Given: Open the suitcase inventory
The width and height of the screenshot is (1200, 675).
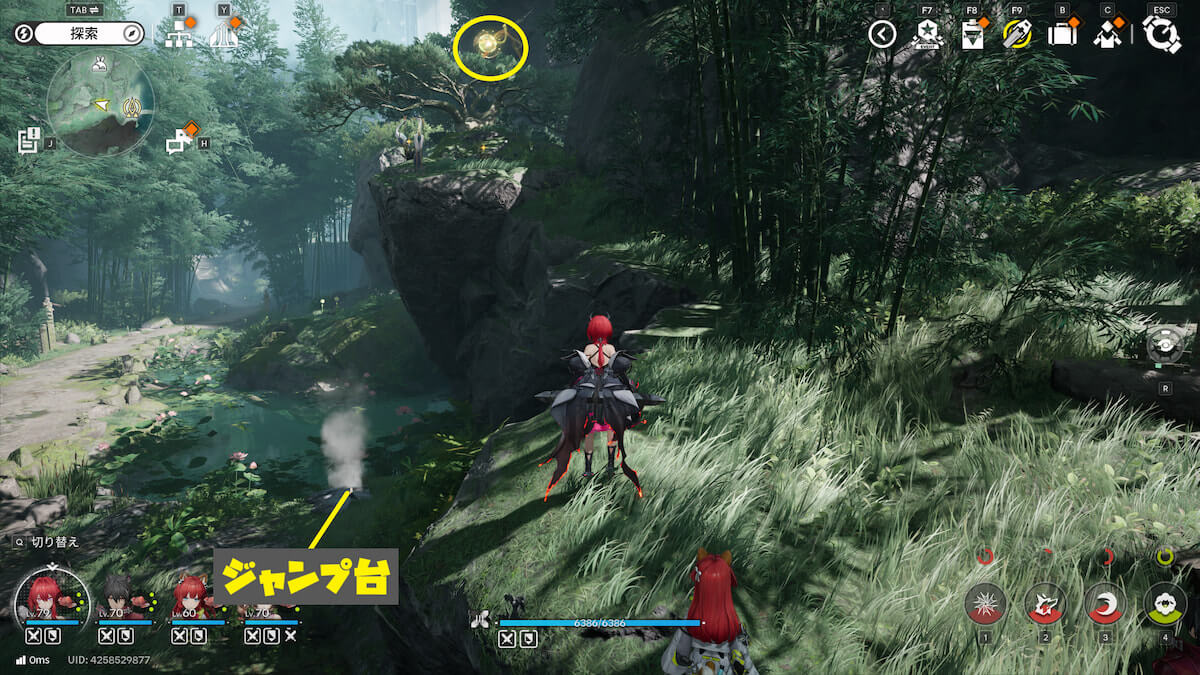Looking at the screenshot, I should pyautogui.click(x=1061, y=35).
